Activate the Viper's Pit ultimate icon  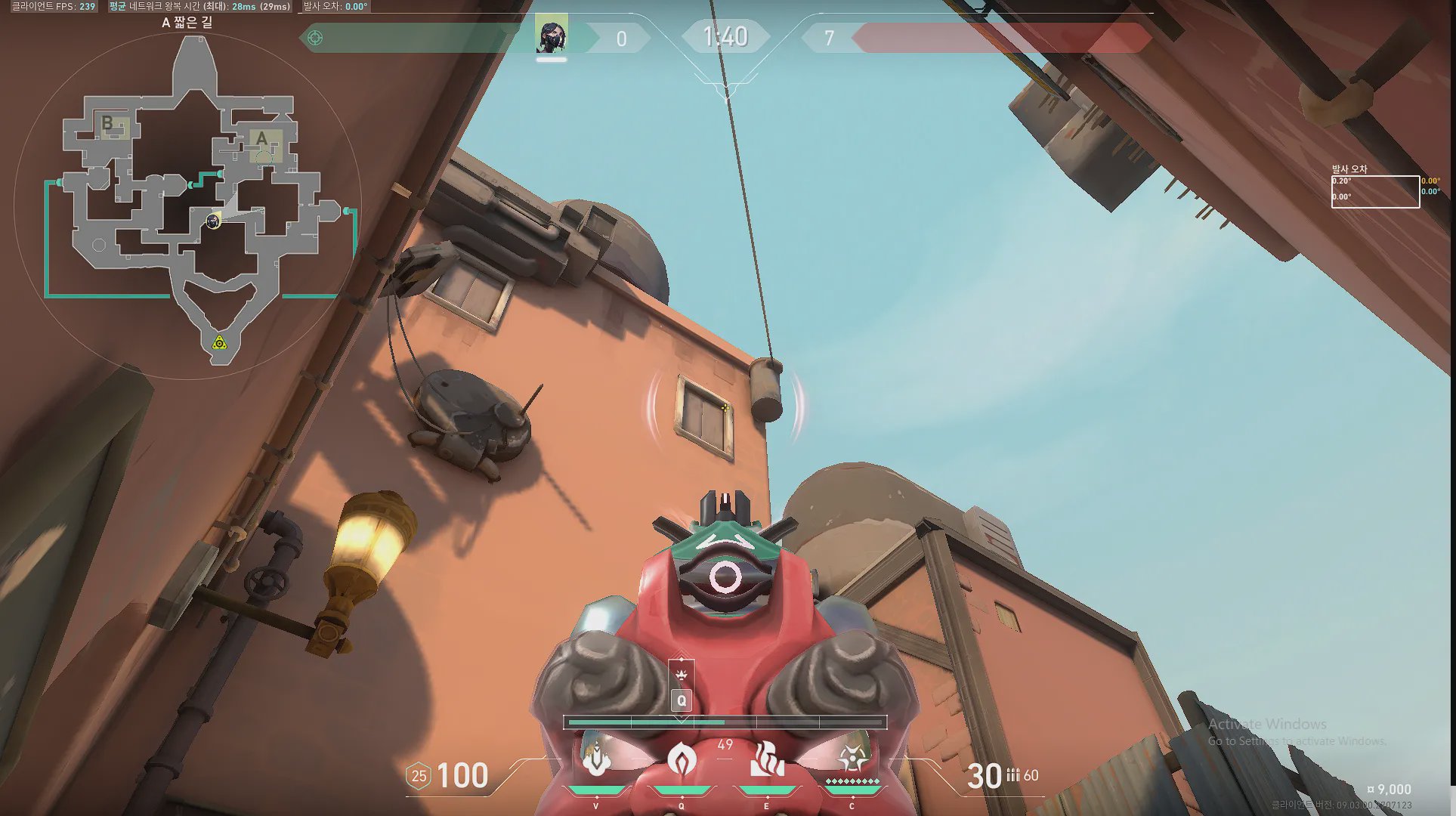coord(852,758)
